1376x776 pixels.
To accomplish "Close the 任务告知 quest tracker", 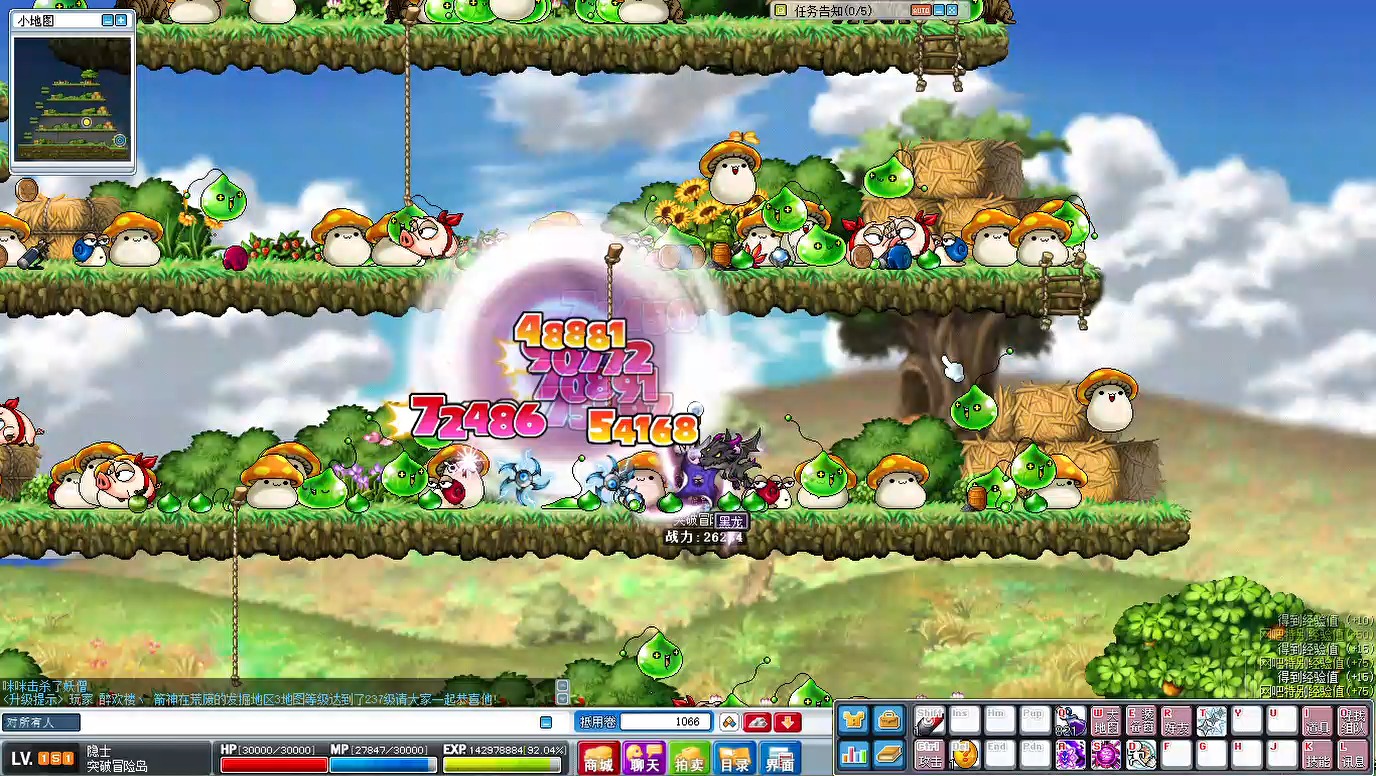I will (x=952, y=10).
